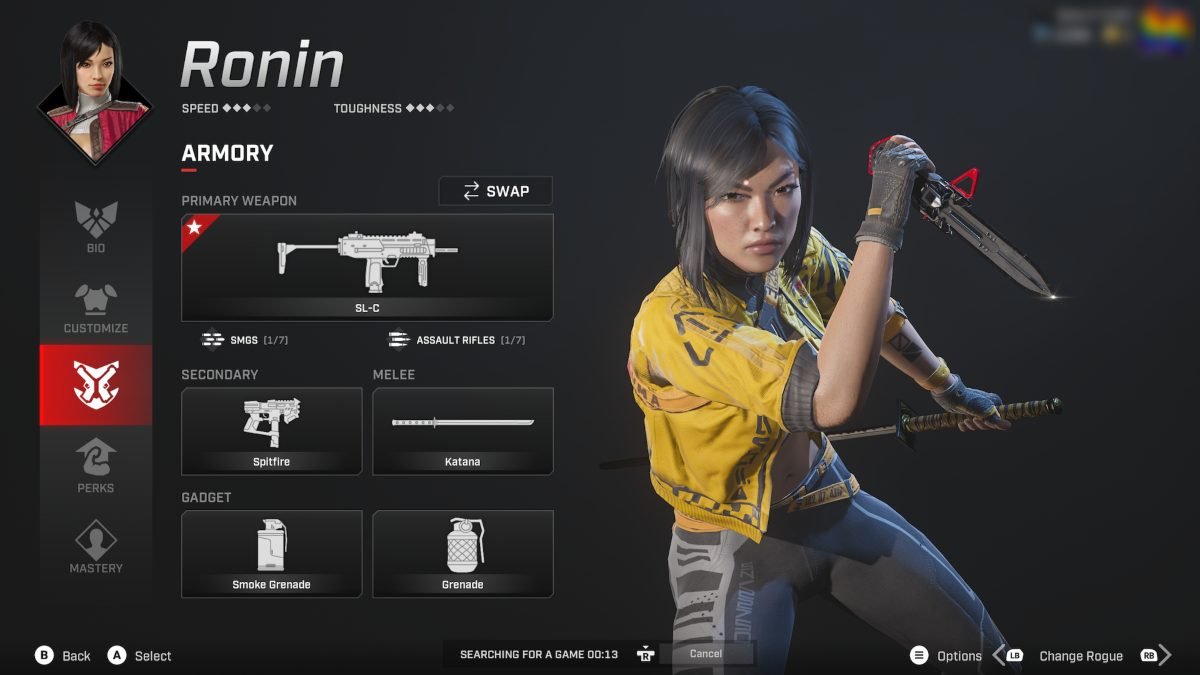The height and width of the screenshot is (675, 1200).
Task: Select the Grenade gadget slot
Action: [x=463, y=554]
